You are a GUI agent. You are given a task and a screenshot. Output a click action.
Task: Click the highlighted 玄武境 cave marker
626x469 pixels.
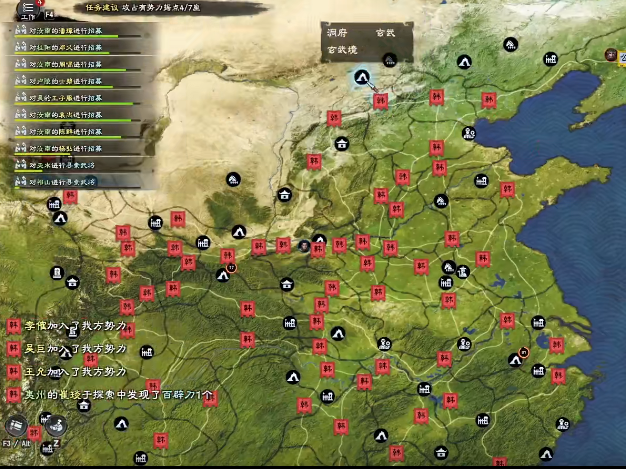coord(362,78)
